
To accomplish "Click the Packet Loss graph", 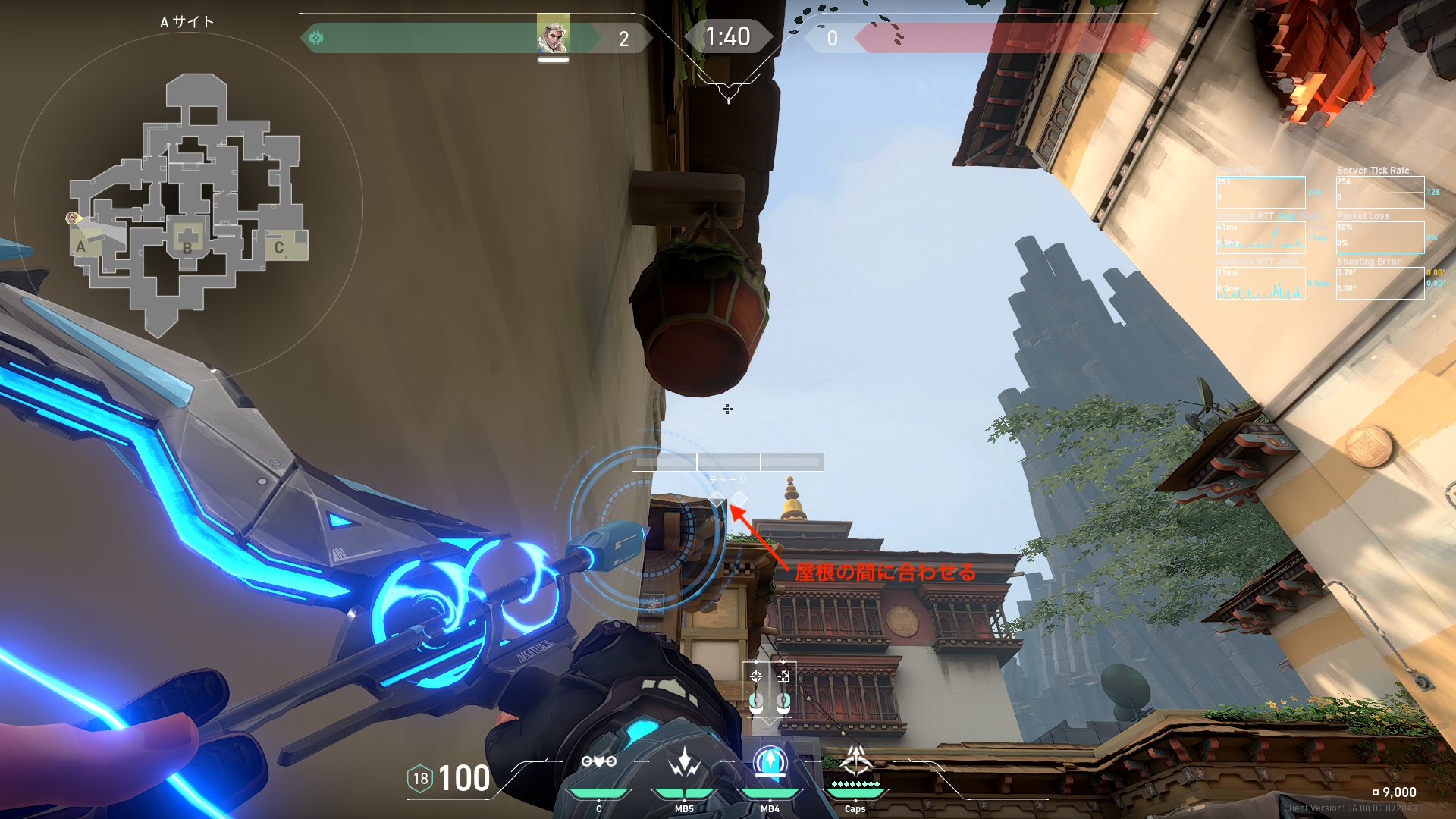I will pyautogui.click(x=1380, y=238).
